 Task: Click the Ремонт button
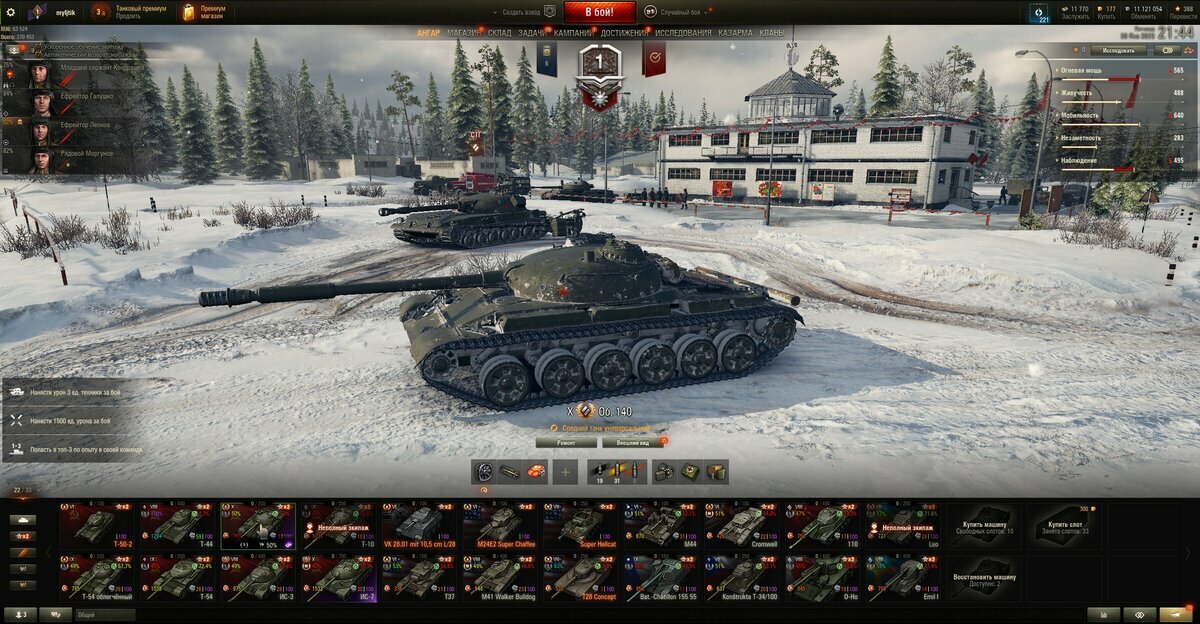tap(566, 442)
